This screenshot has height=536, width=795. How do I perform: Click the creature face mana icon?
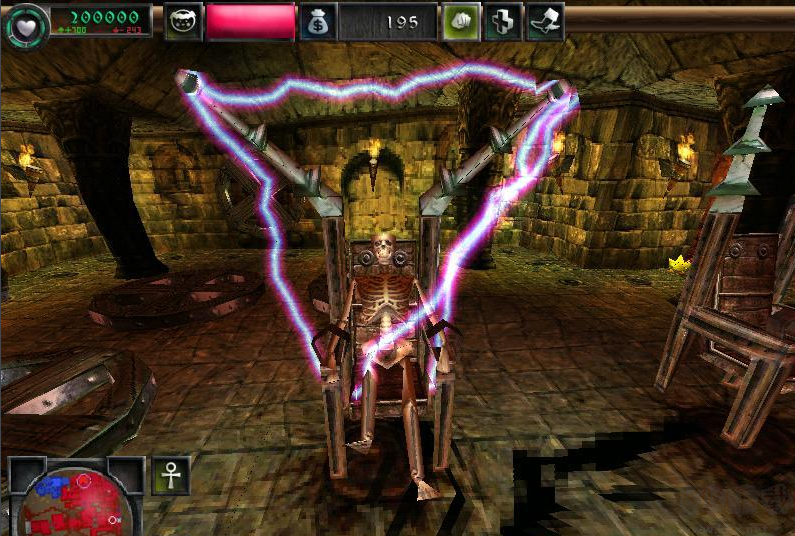pos(184,21)
